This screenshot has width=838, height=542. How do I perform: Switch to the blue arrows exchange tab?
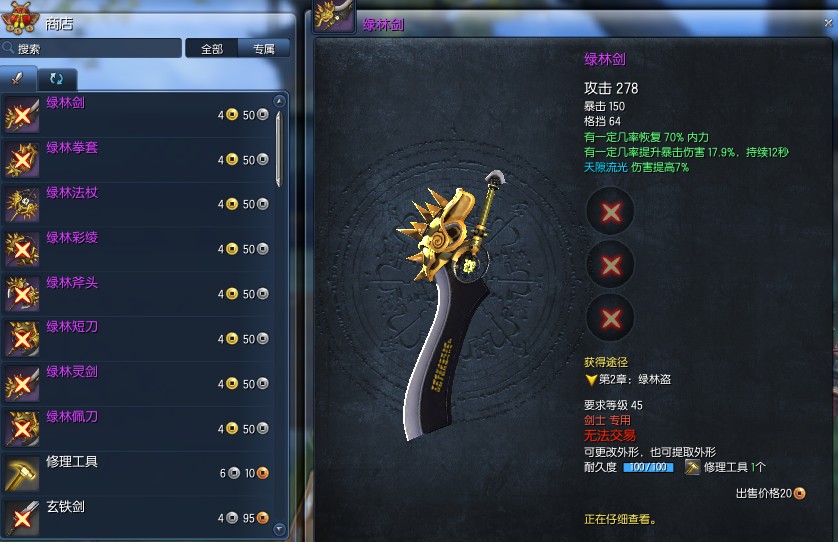[55, 78]
